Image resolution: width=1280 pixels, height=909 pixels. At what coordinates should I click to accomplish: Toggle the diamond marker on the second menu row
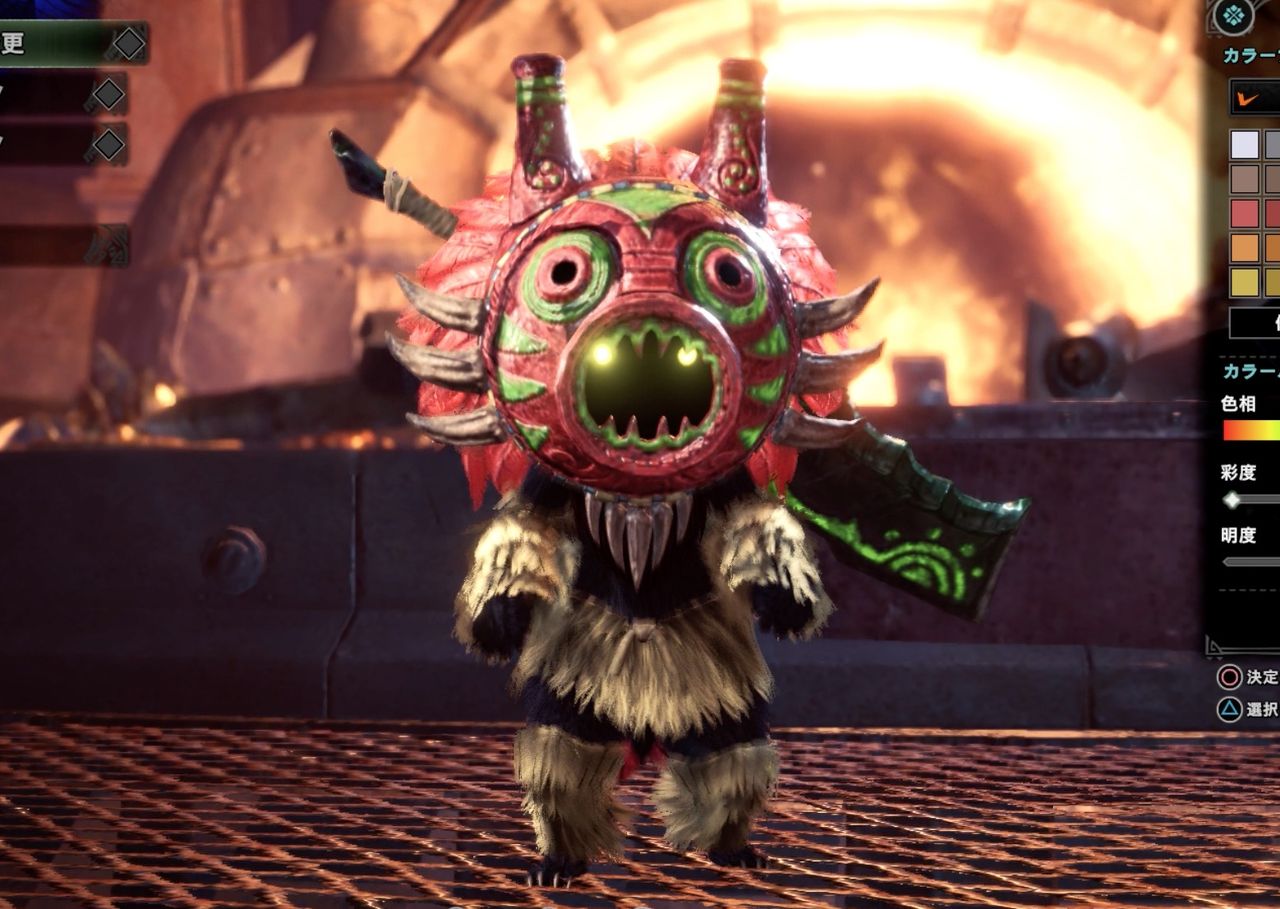(x=108, y=93)
